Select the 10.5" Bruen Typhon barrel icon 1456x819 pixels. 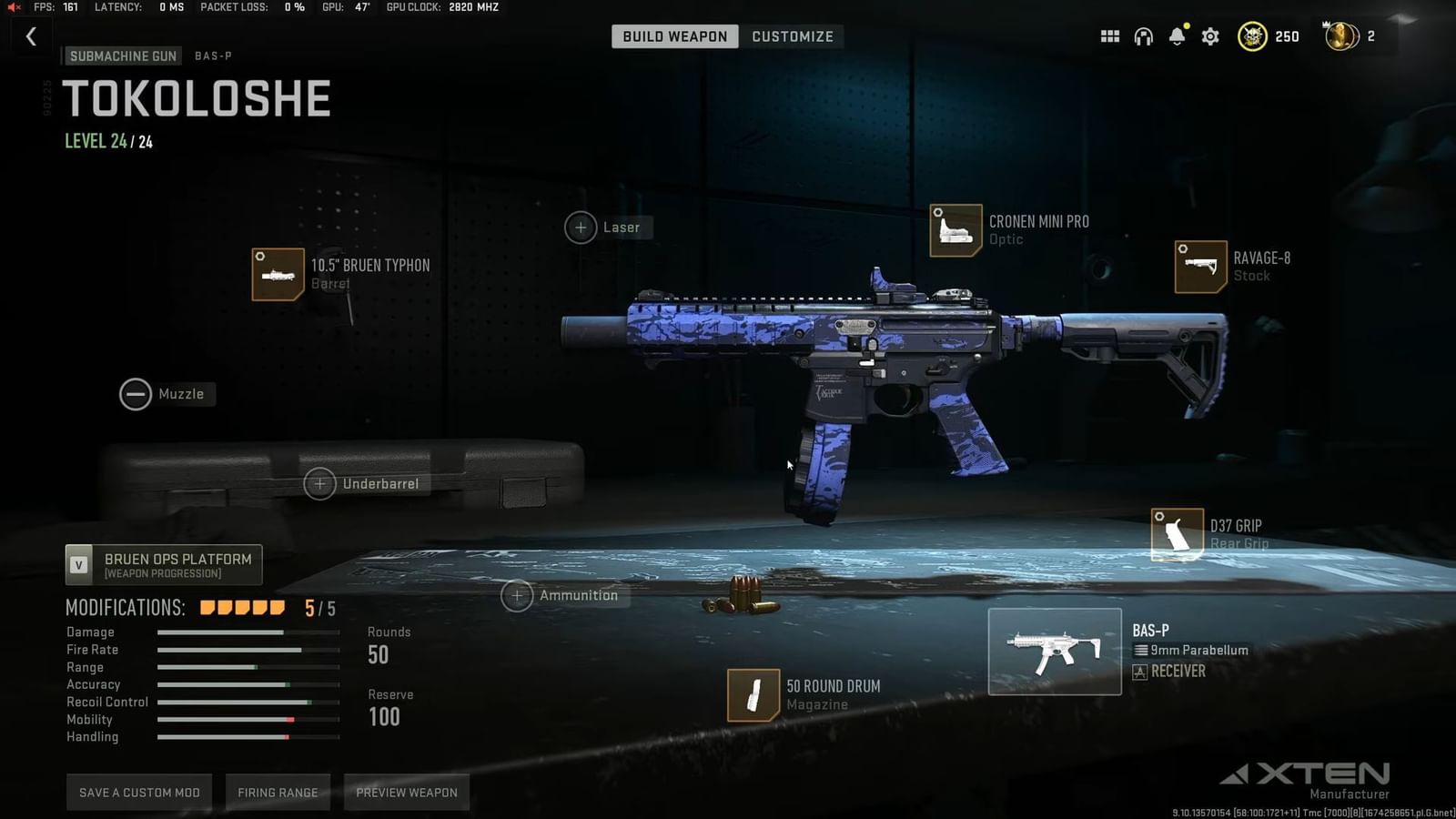278,274
